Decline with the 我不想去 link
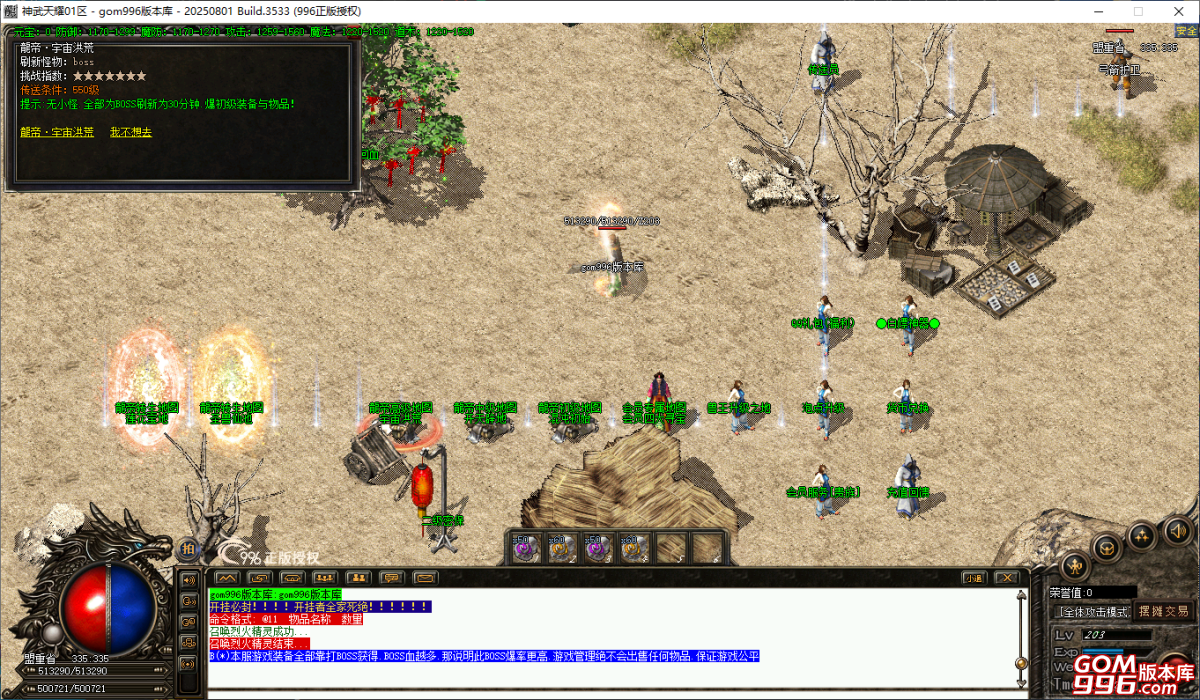Viewport: 1200px width, 700px height. pyautogui.click(x=131, y=132)
